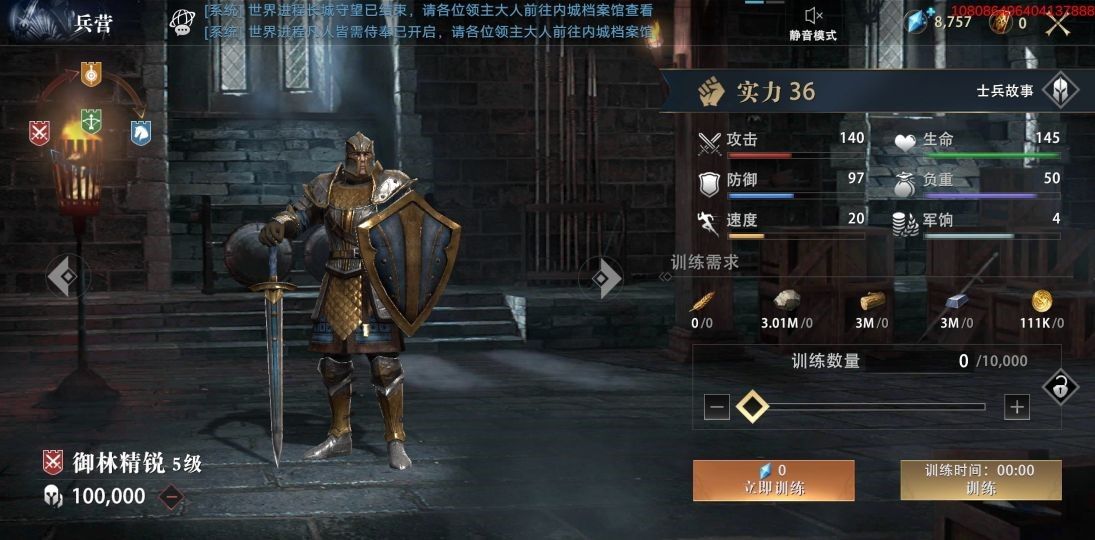Dismiss troops using the red minus beside 100,000
Image resolution: width=1095 pixels, height=540 pixels.
point(172,496)
